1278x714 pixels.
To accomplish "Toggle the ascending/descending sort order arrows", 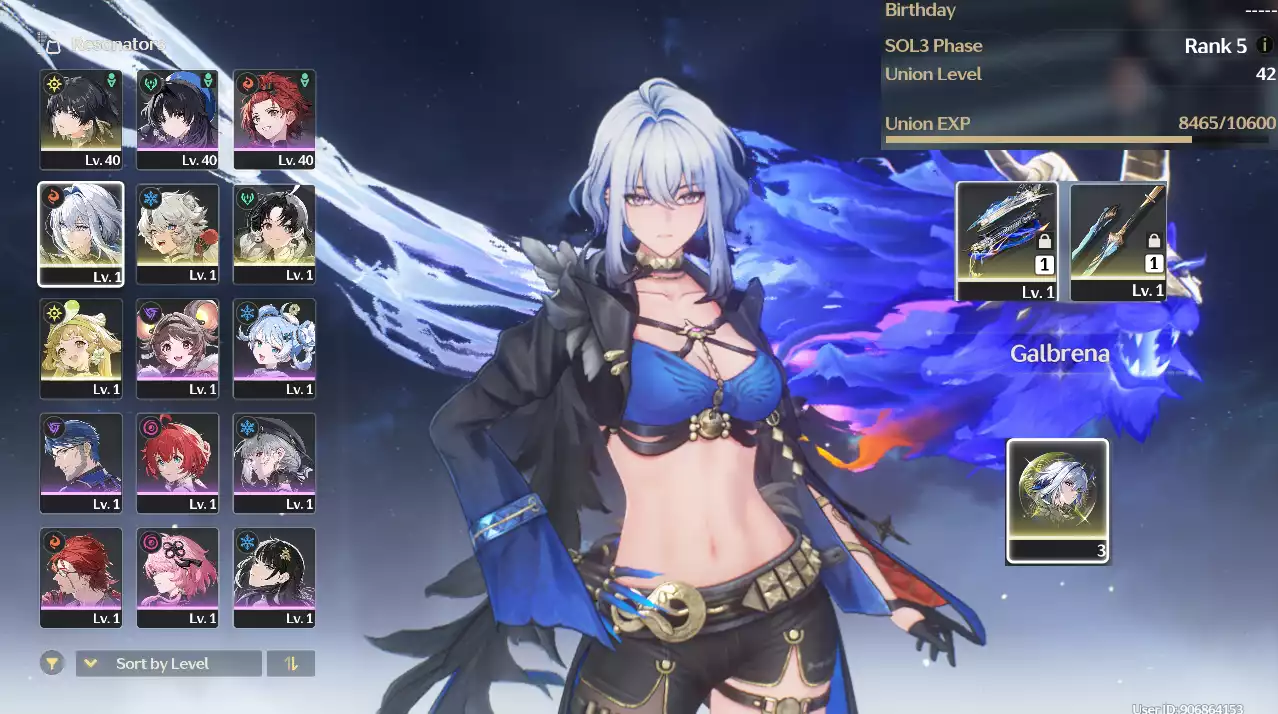I will (x=291, y=663).
